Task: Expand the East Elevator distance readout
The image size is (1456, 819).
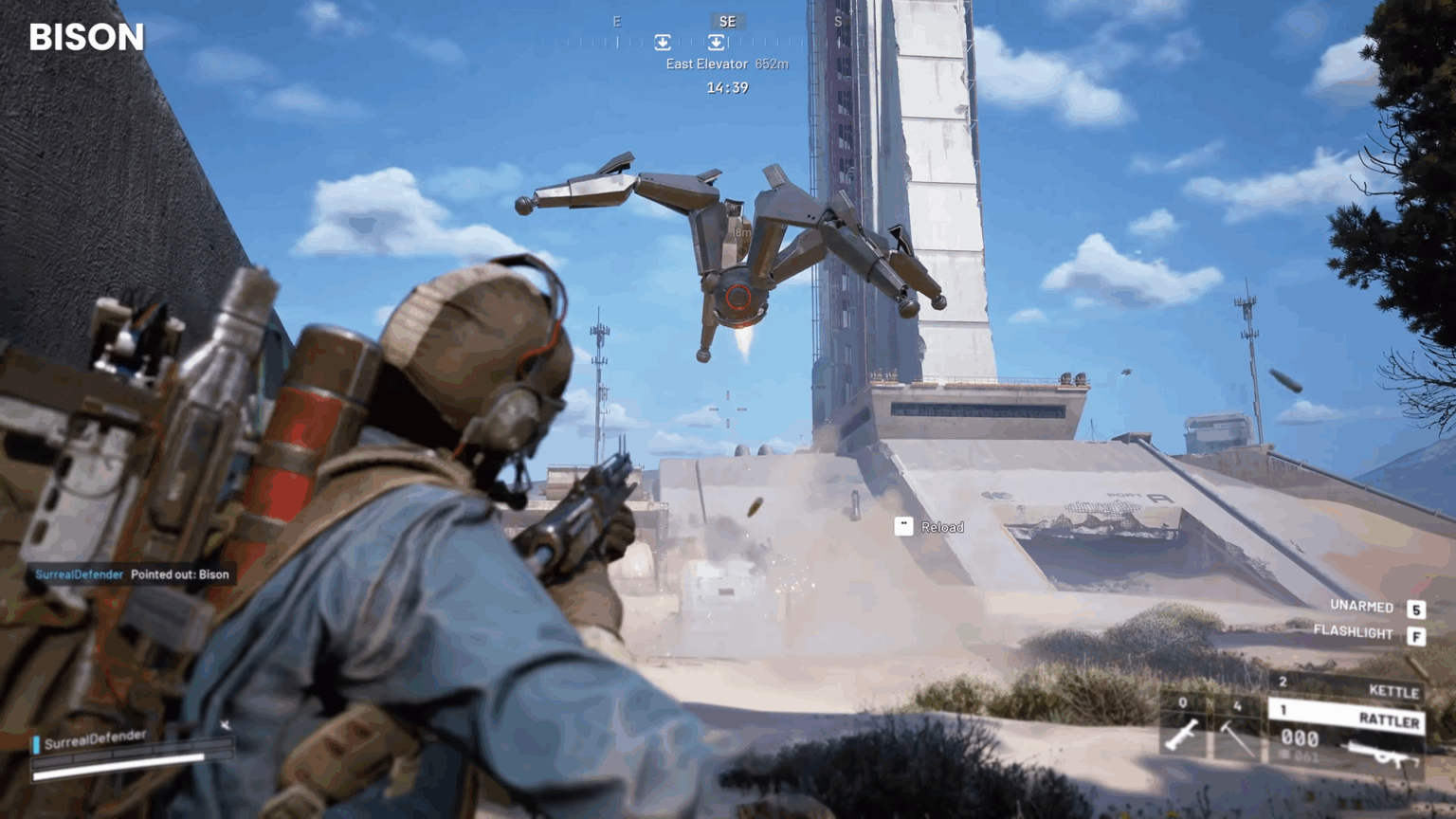Action: pyautogui.click(x=771, y=64)
